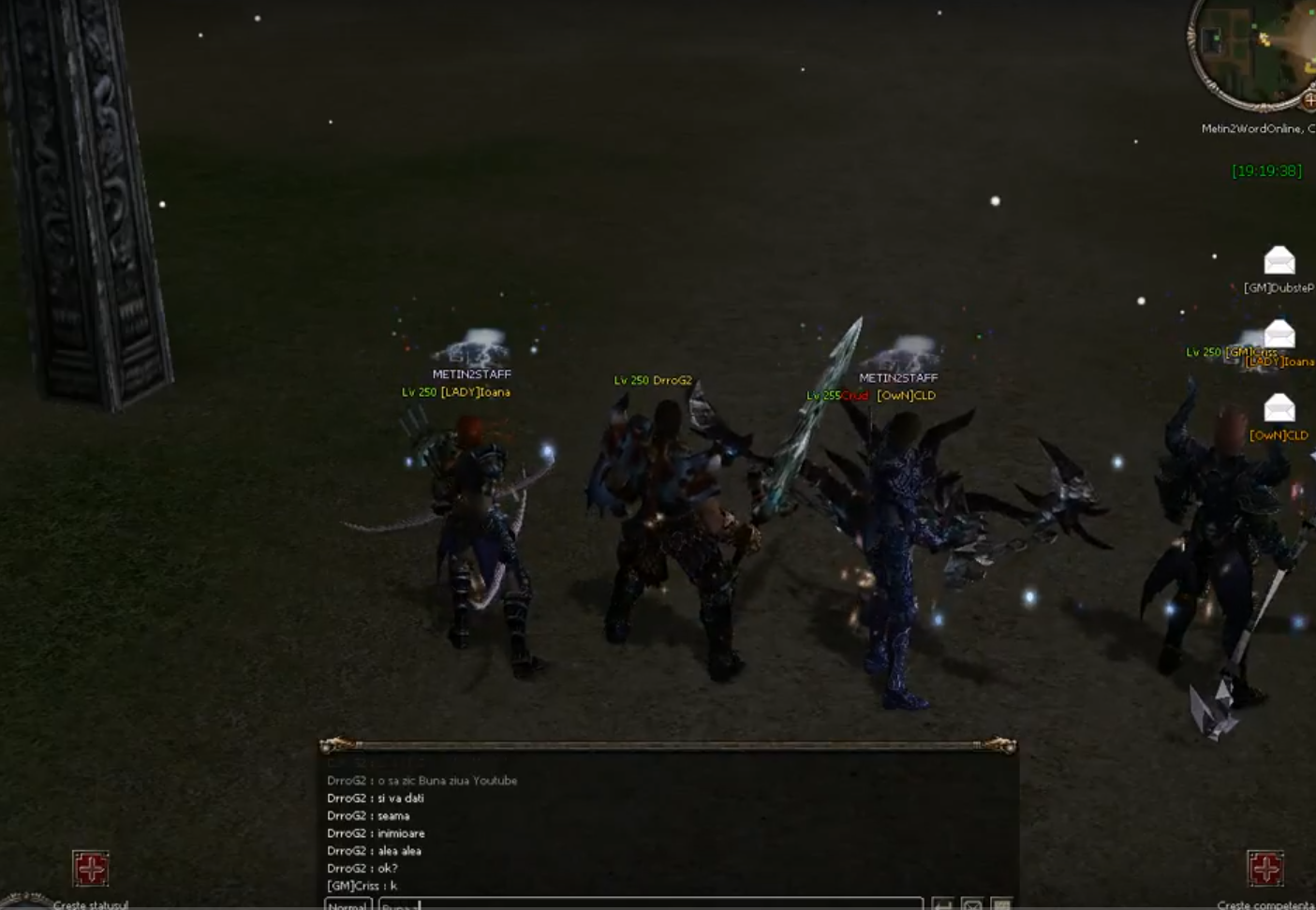Open the whisper envelope from [GM]DubsteP

(x=1279, y=260)
